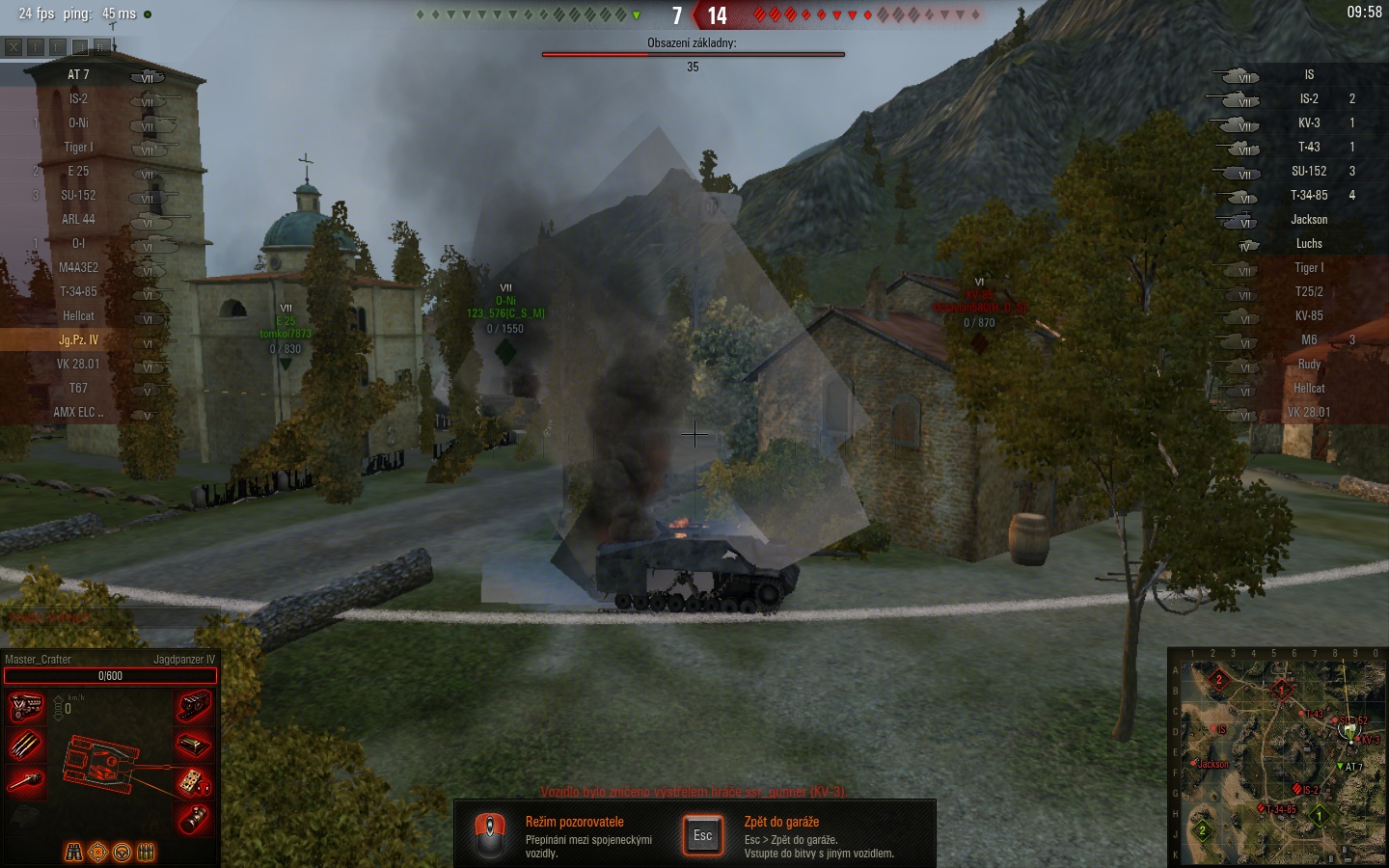This screenshot has height=868, width=1389.
Task: Click the steering wheel driver crew icon
Action: point(122,853)
